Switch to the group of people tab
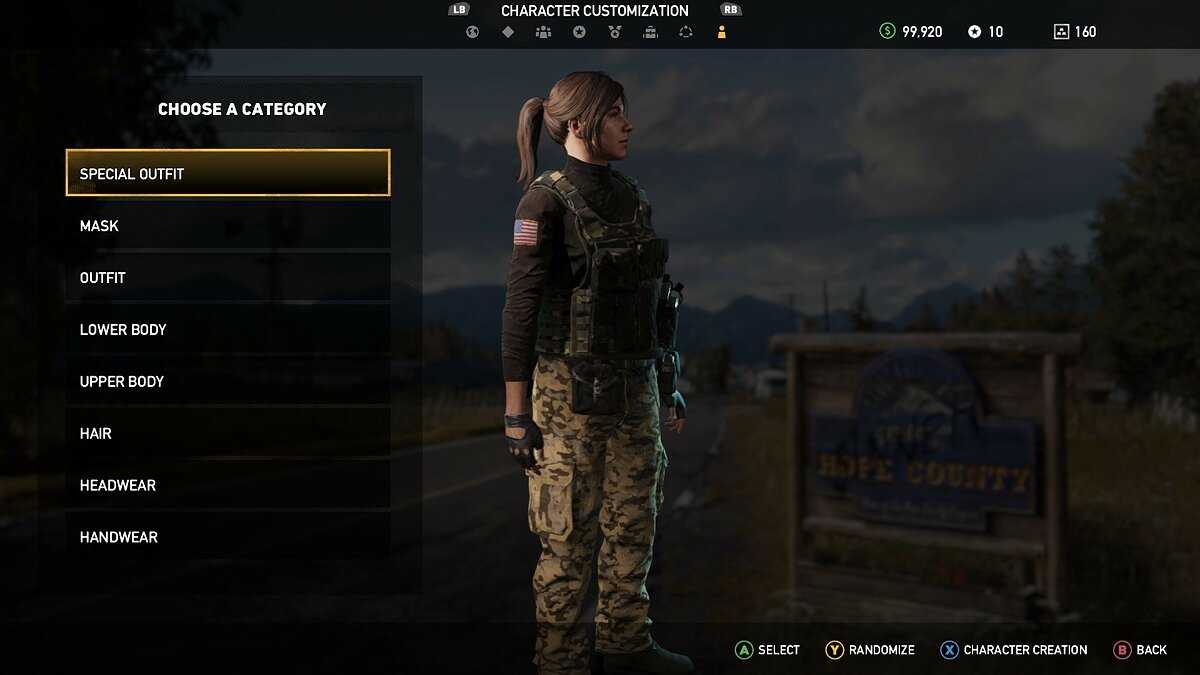 tap(543, 32)
